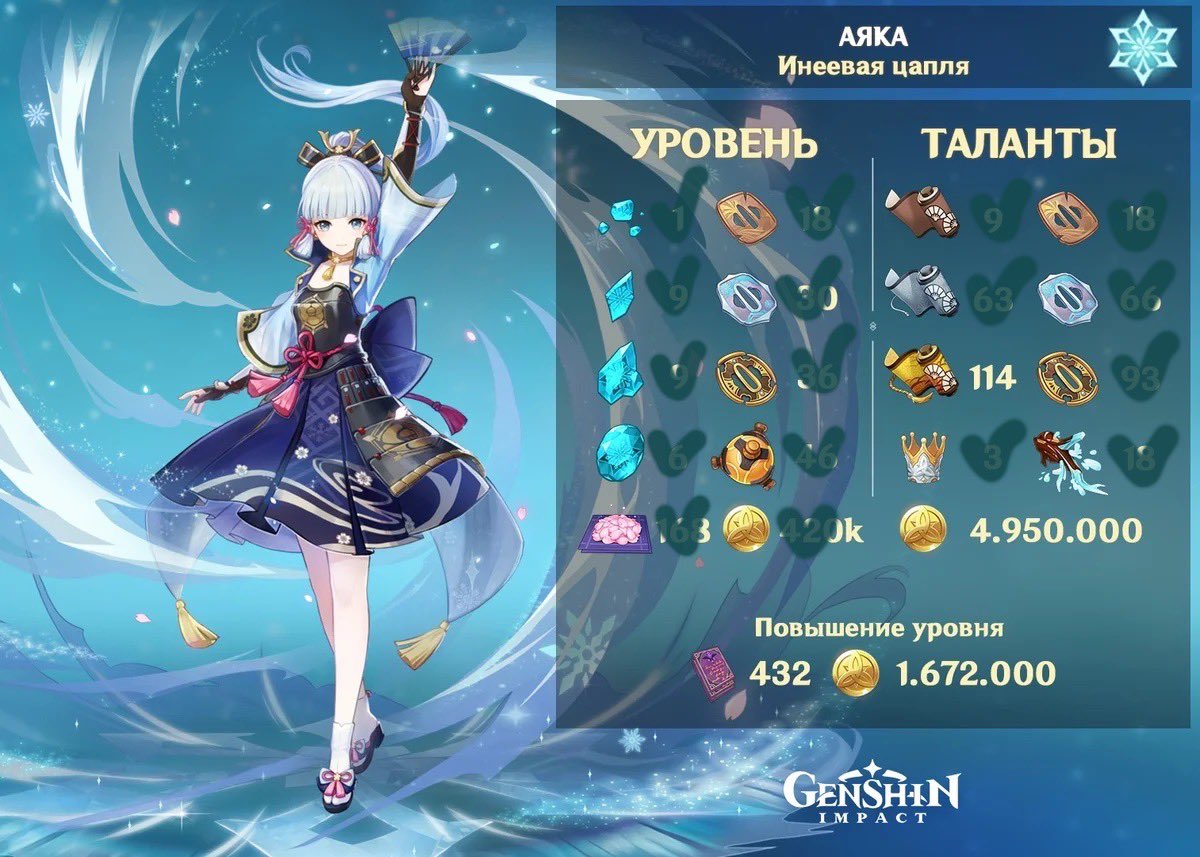Image resolution: width=1200 pixels, height=857 pixels.
Task: Select the golden Famed Handguard under ТАЛАНТЫ
Action: [x=1066, y=377]
